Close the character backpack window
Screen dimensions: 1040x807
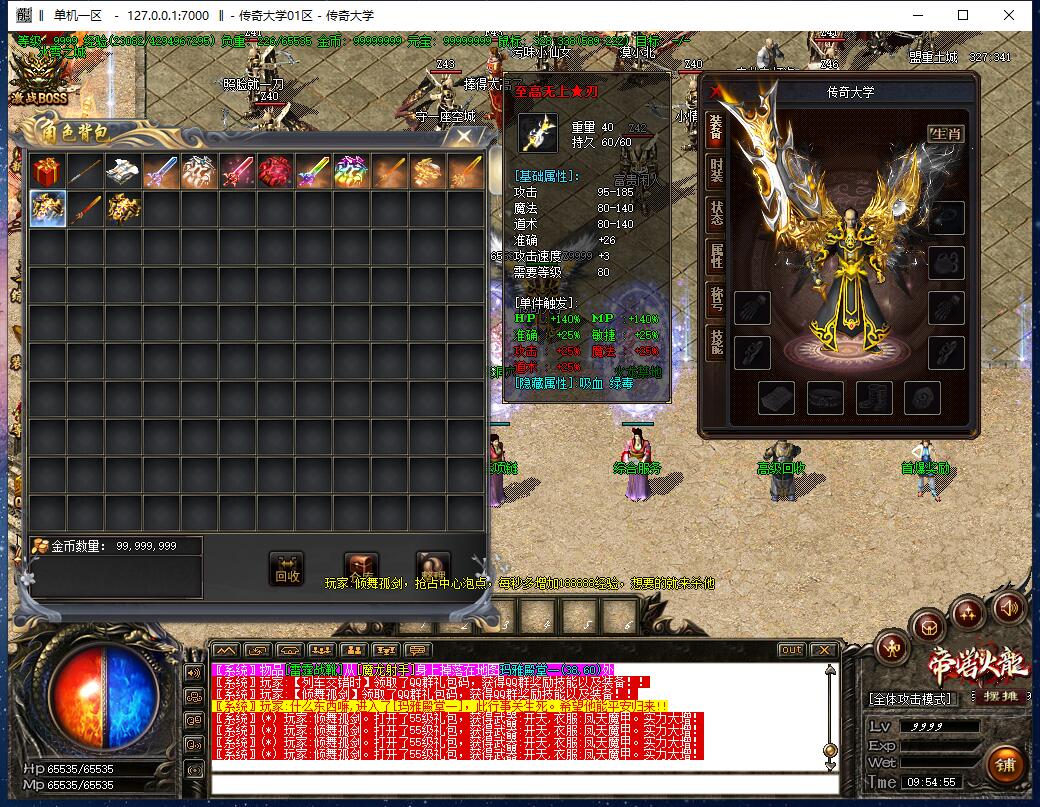464,137
